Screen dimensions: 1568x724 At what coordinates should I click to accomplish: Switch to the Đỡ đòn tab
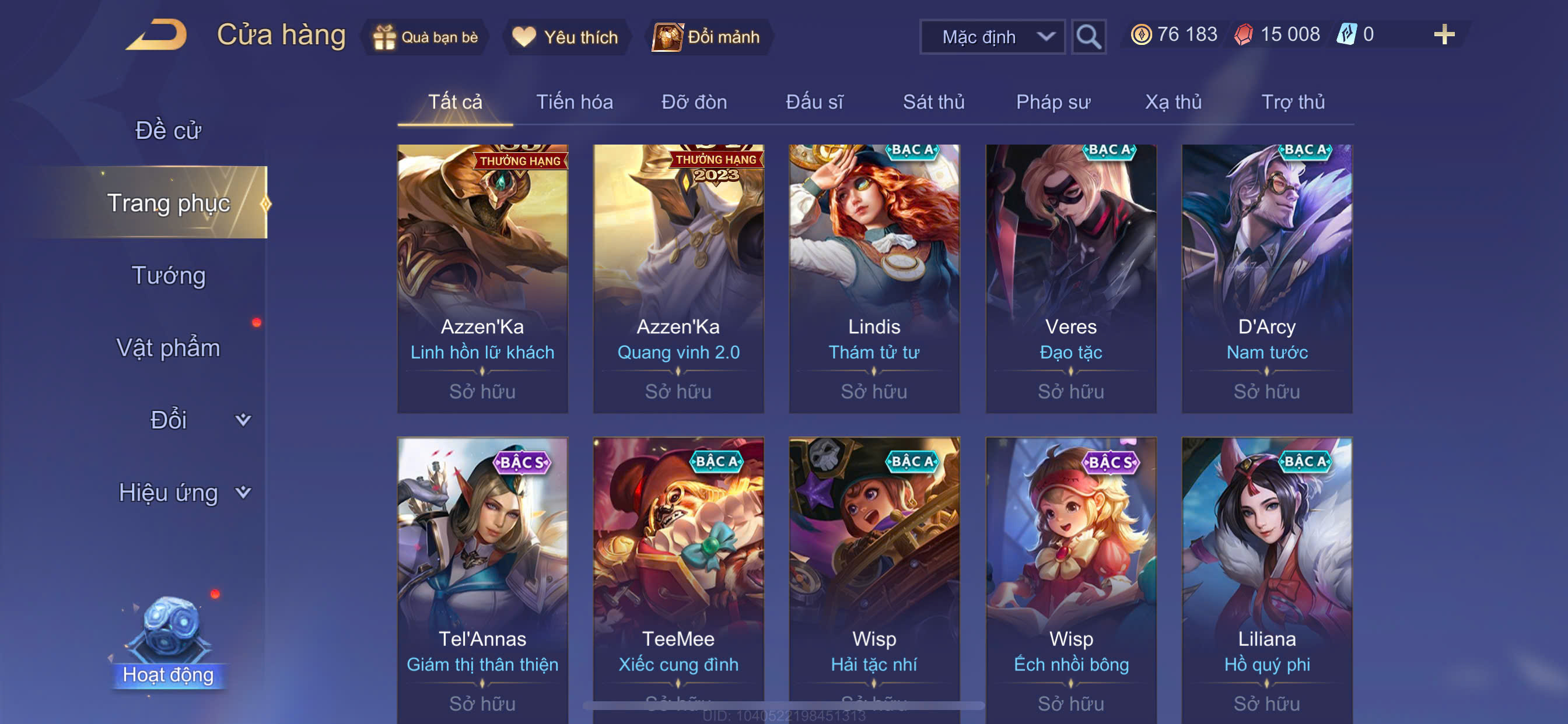[x=694, y=102]
